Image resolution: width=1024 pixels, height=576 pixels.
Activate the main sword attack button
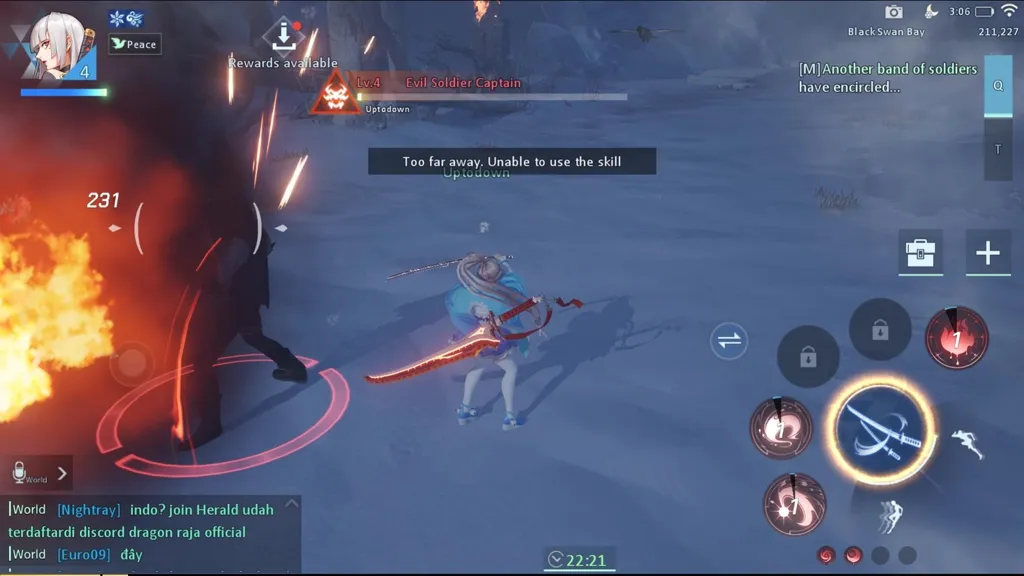click(x=880, y=431)
